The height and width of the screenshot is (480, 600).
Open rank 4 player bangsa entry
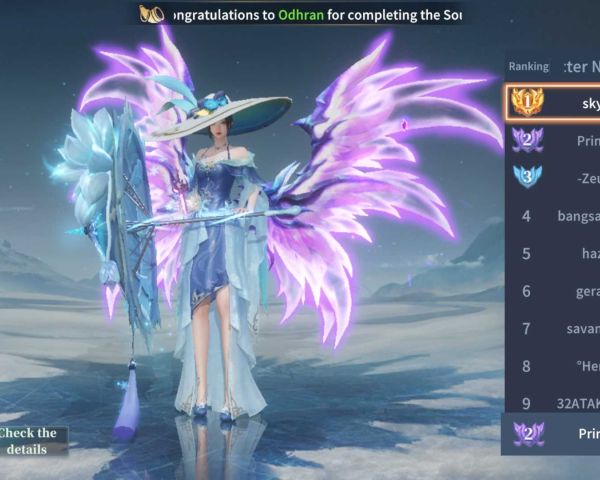553,215
